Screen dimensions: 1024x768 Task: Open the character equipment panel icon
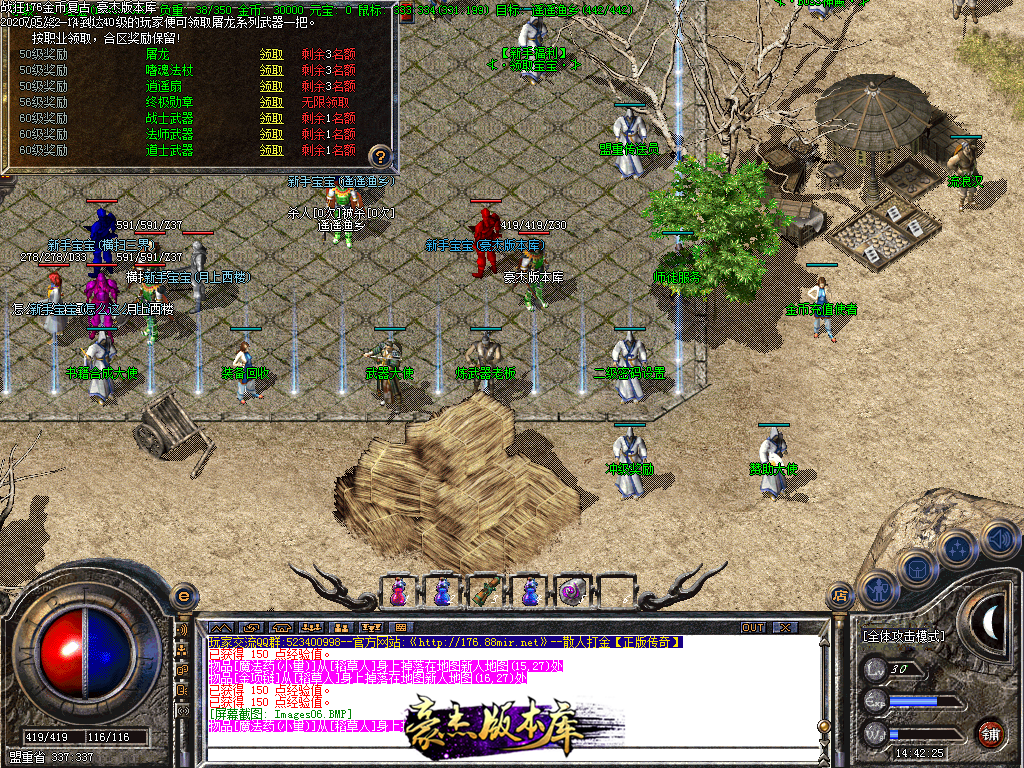(878, 590)
